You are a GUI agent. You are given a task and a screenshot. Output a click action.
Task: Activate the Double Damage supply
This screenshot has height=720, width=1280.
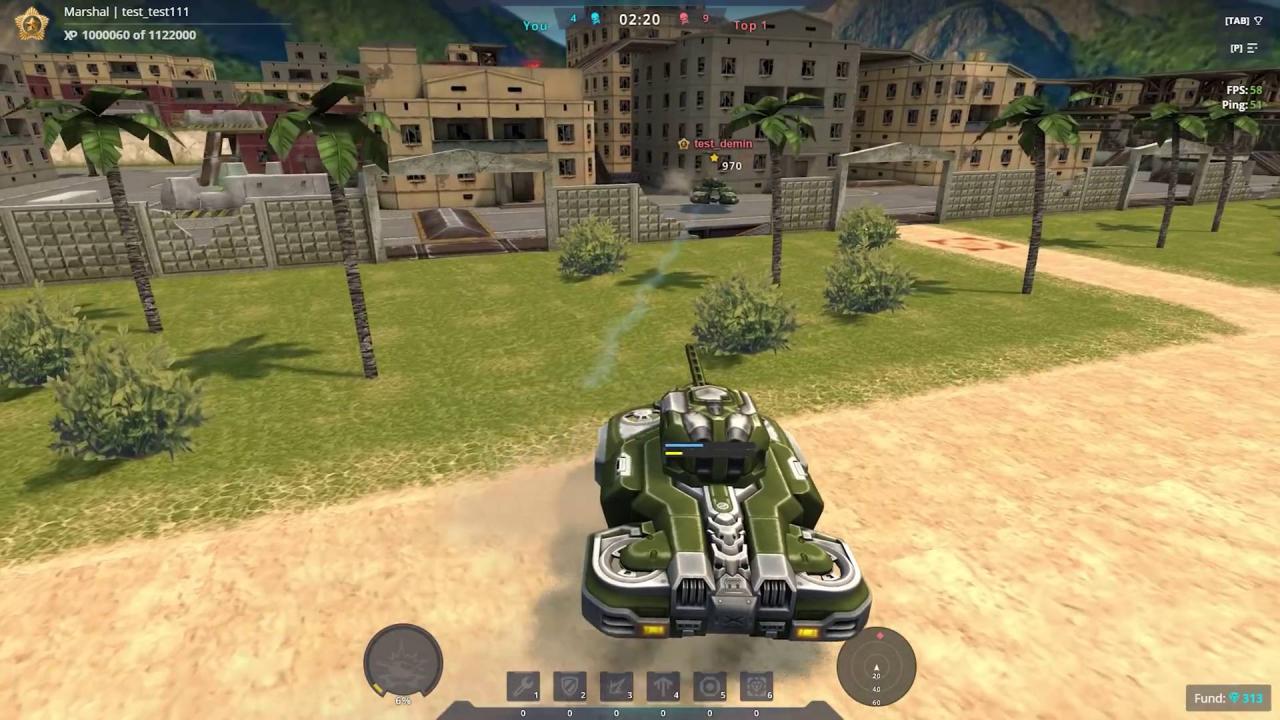616,685
